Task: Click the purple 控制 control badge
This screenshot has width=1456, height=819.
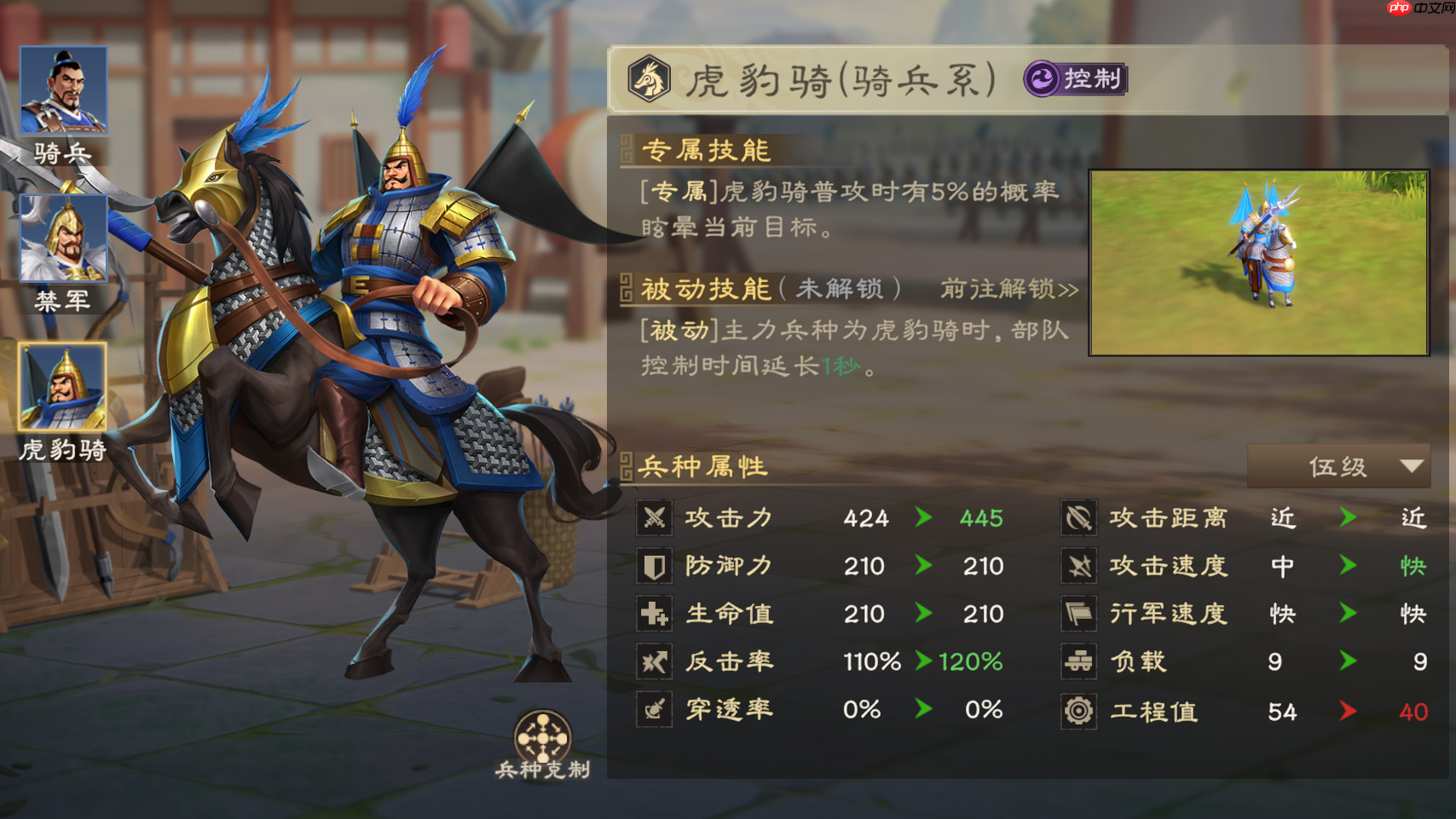Action: click(1072, 79)
